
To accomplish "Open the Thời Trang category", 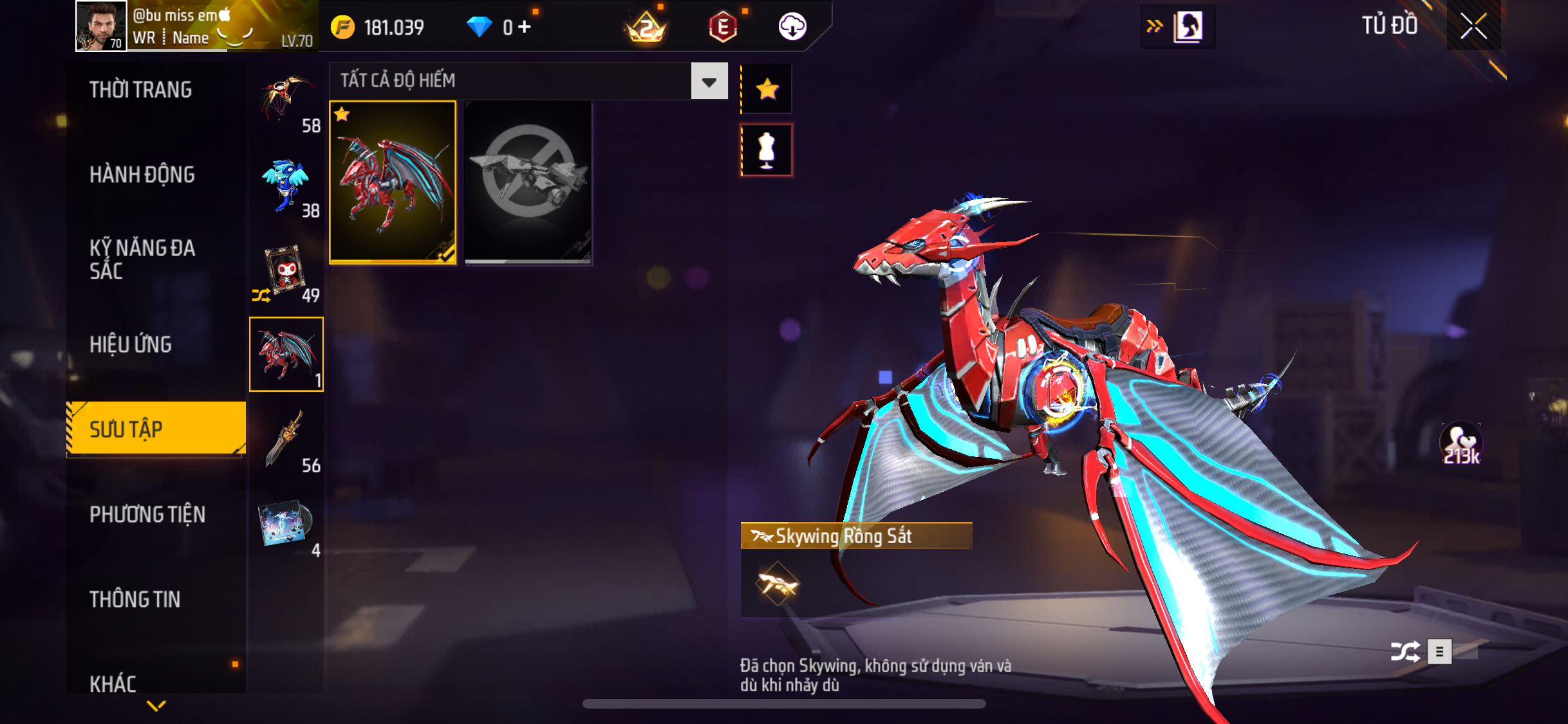I will (140, 90).
